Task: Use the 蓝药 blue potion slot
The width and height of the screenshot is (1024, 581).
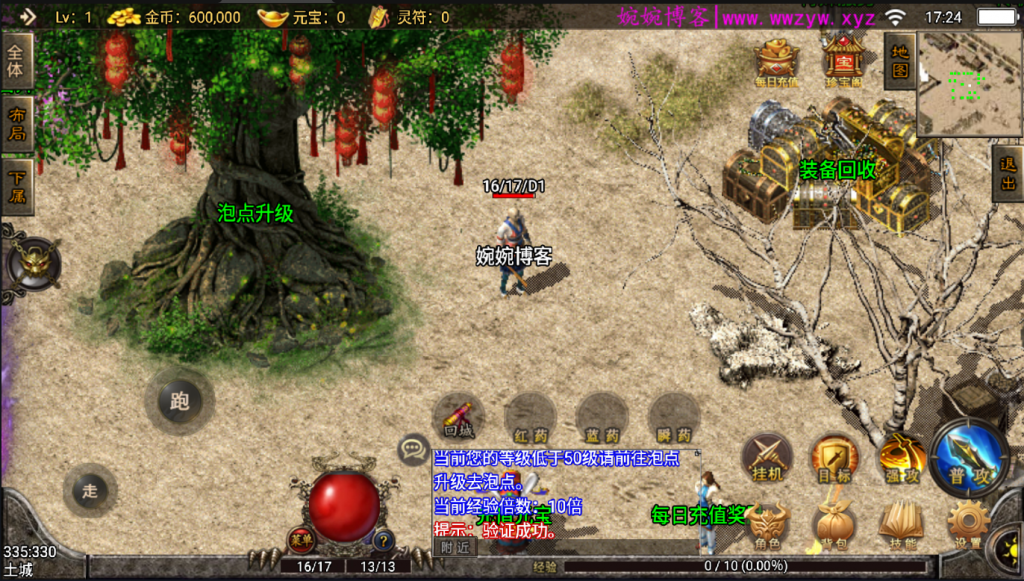Action: [x=603, y=418]
